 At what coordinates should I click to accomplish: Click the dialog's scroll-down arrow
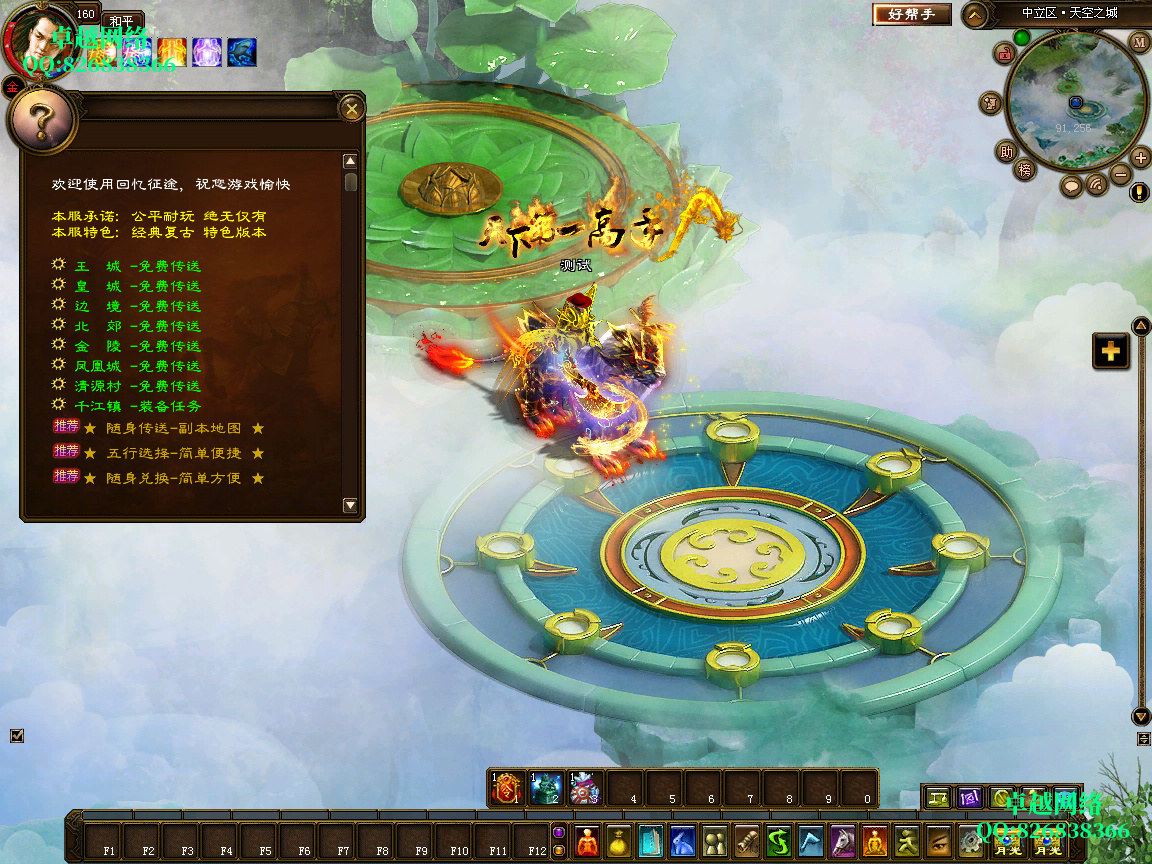[350, 506]
